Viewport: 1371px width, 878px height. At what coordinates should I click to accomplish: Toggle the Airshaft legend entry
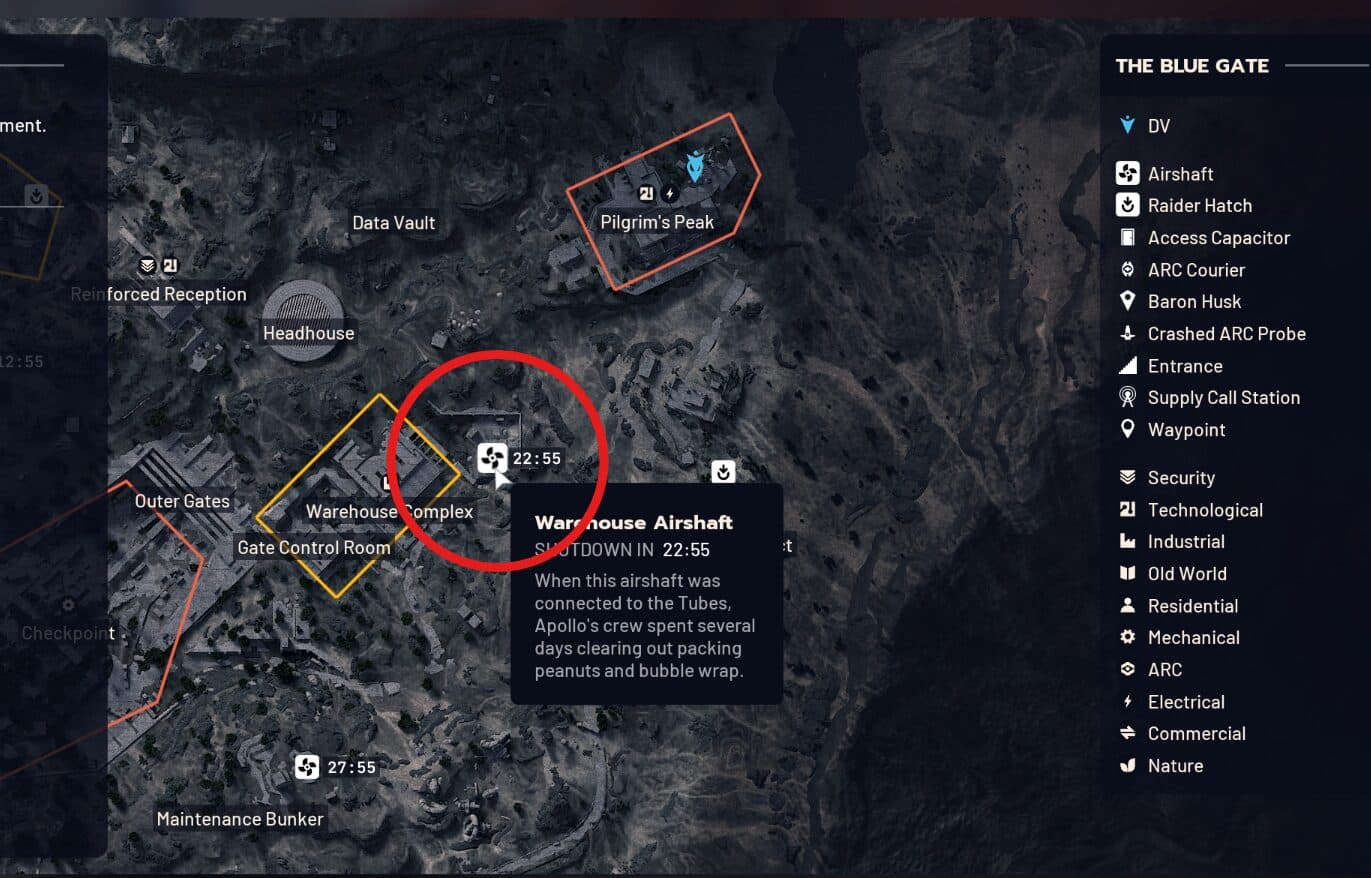1180,174
